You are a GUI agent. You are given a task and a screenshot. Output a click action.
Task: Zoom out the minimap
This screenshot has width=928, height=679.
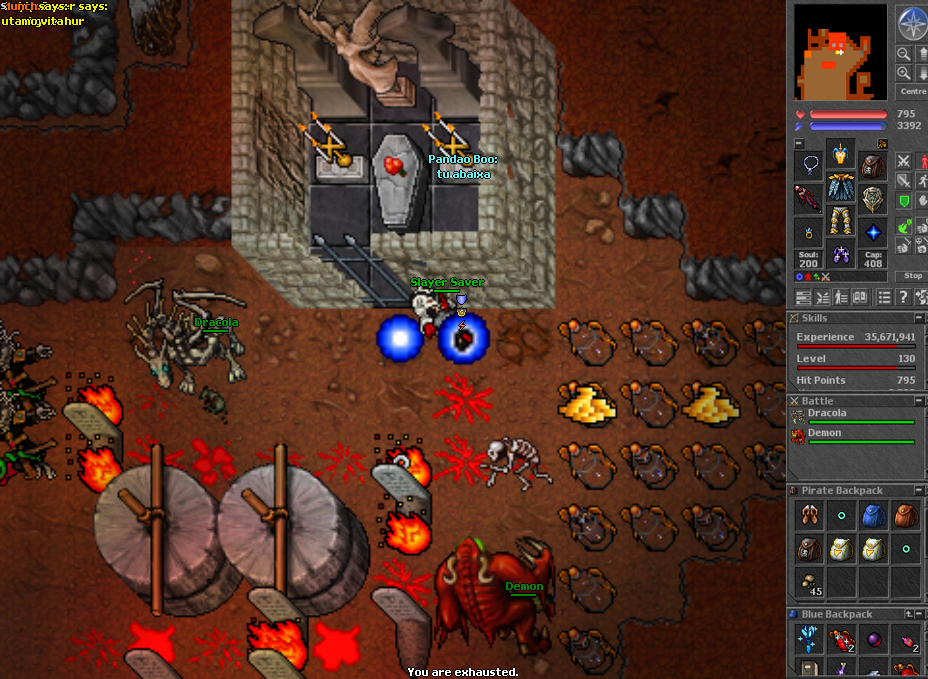tap(904, 54)
